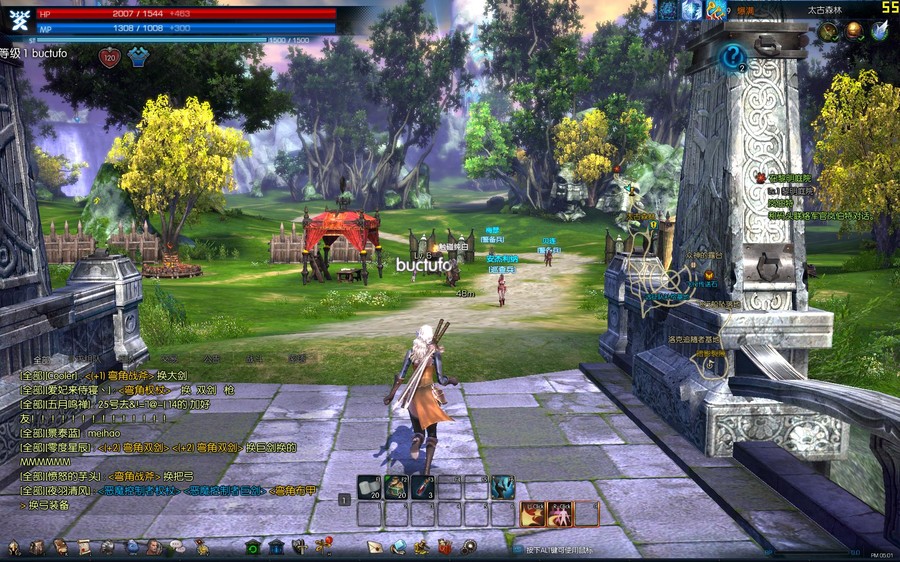
Task: Click the red heart 120 buff icon
Action: (x=110, y=57)
